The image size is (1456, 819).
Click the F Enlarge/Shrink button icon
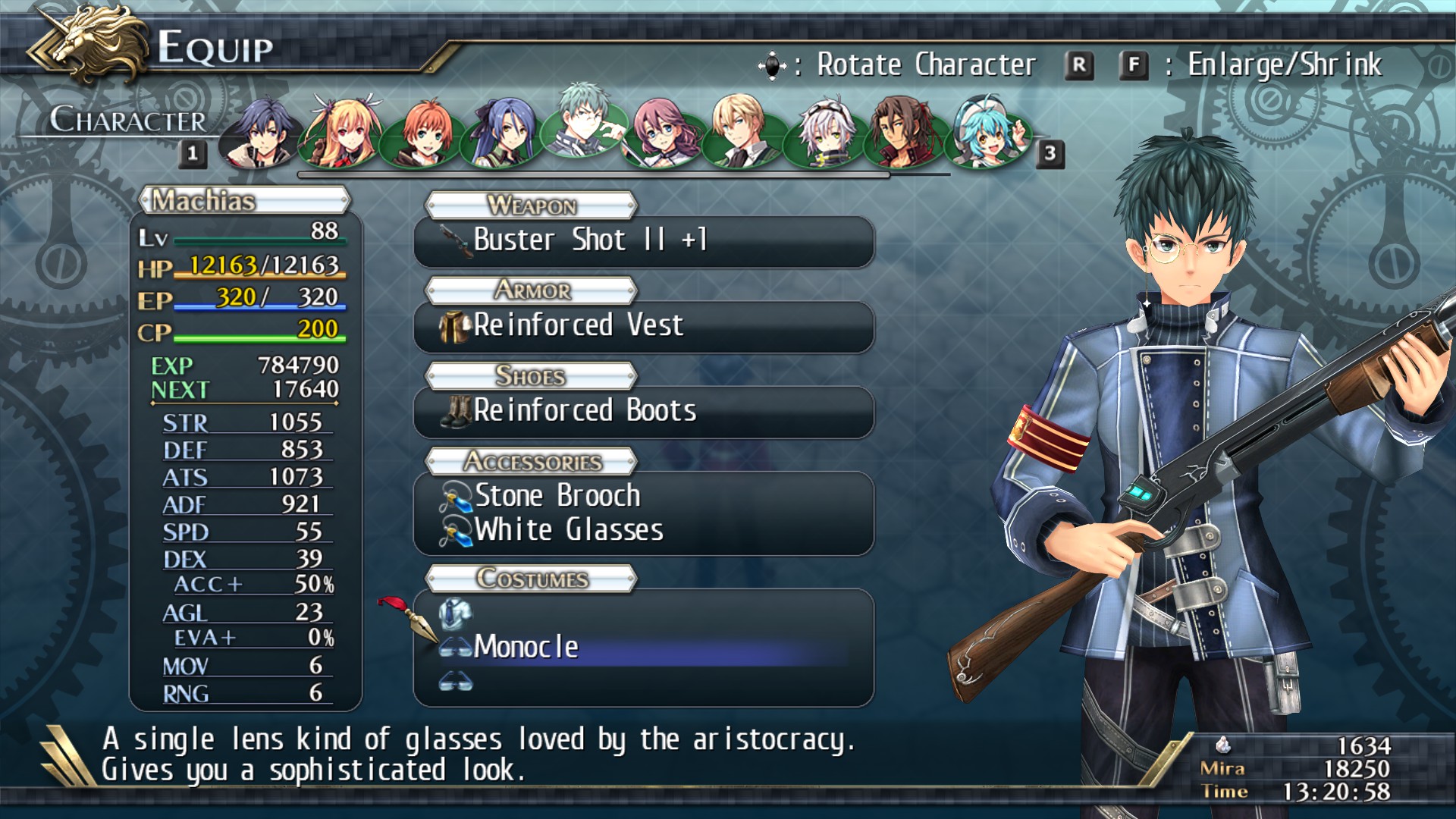click(x=1133, y=64)
